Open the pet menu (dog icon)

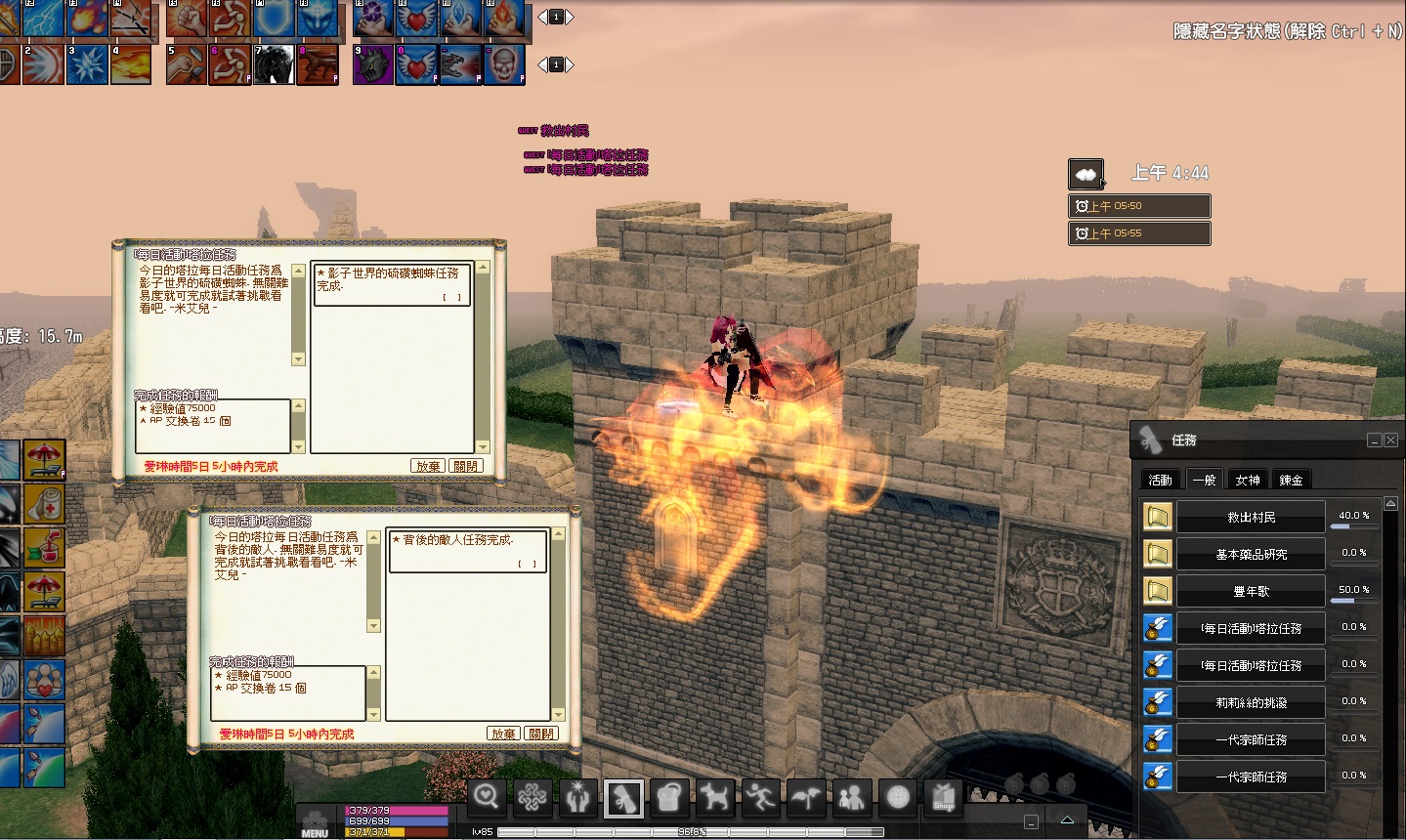714,798
